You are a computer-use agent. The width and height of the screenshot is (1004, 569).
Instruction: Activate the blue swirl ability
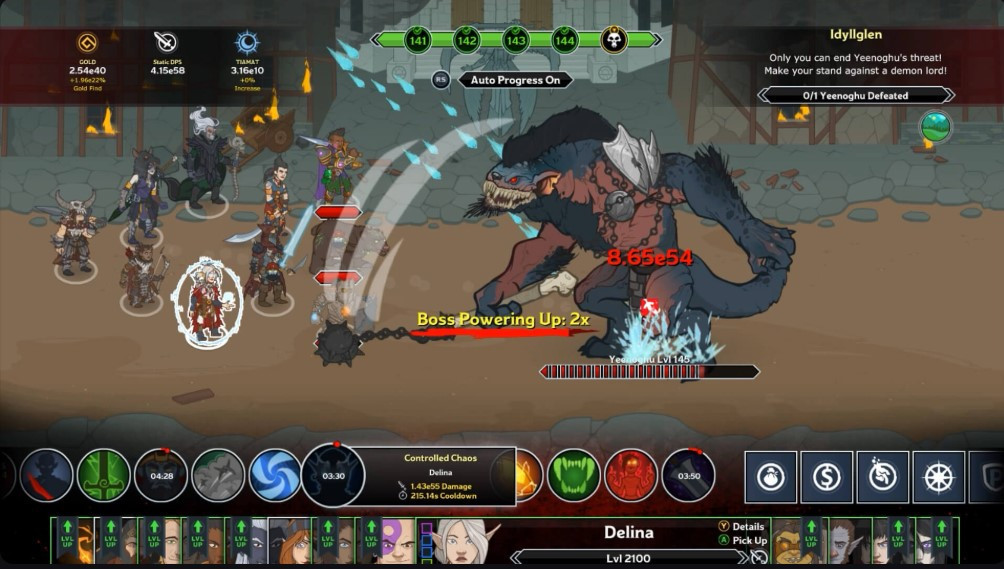[x=275, y=475]
